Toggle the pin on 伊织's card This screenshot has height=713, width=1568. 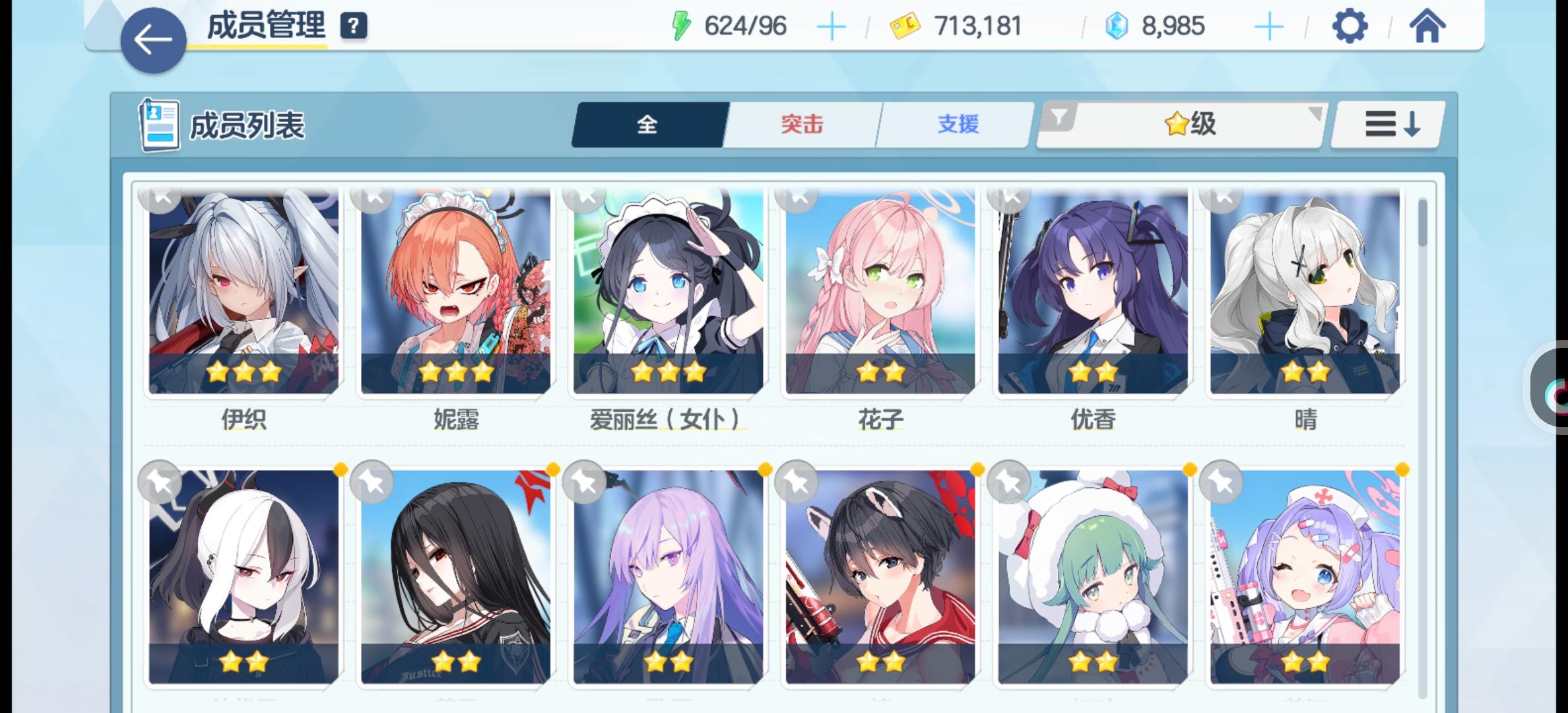[x=162, y=198]
